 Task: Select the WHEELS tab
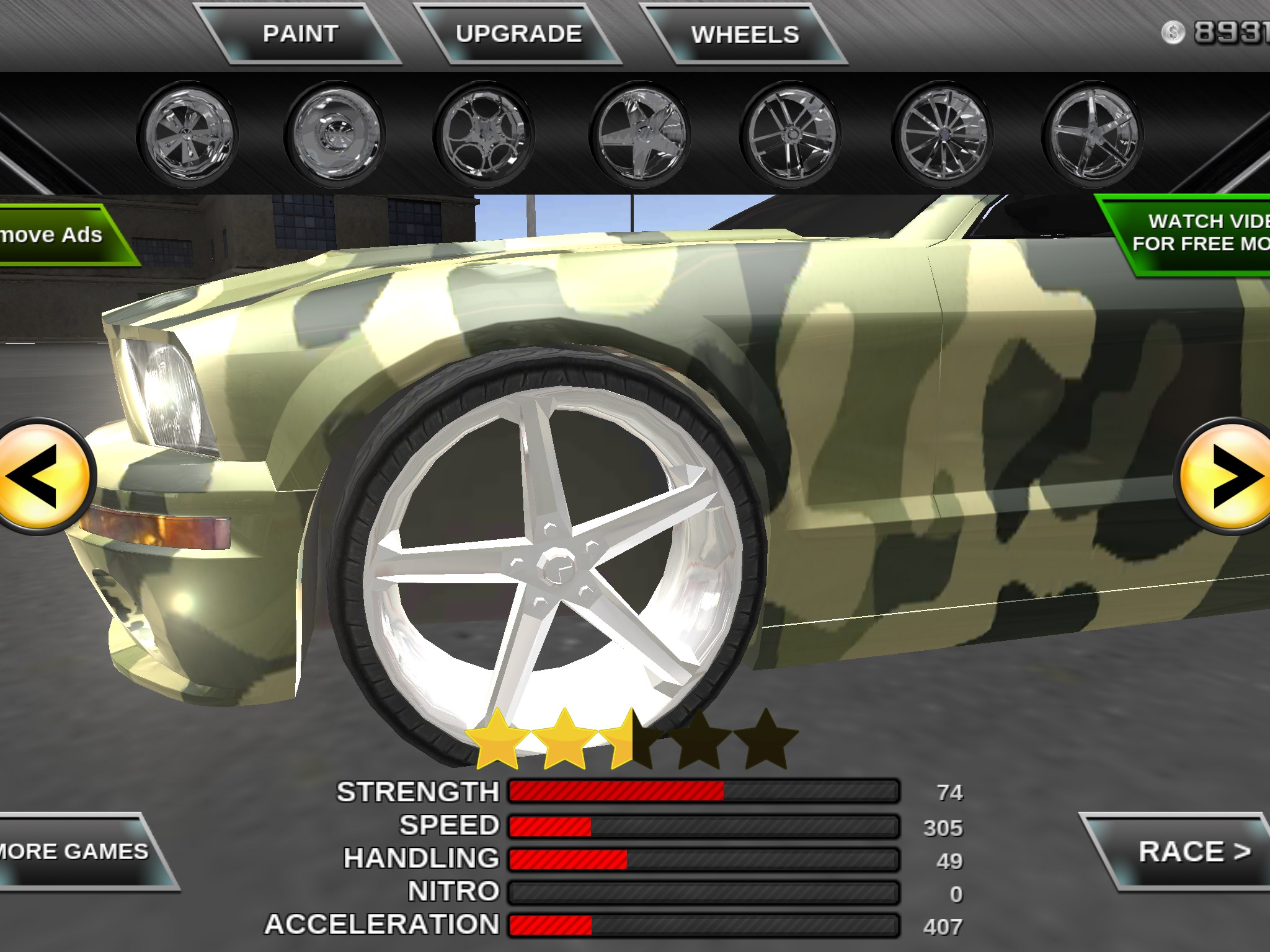(745, 35)
